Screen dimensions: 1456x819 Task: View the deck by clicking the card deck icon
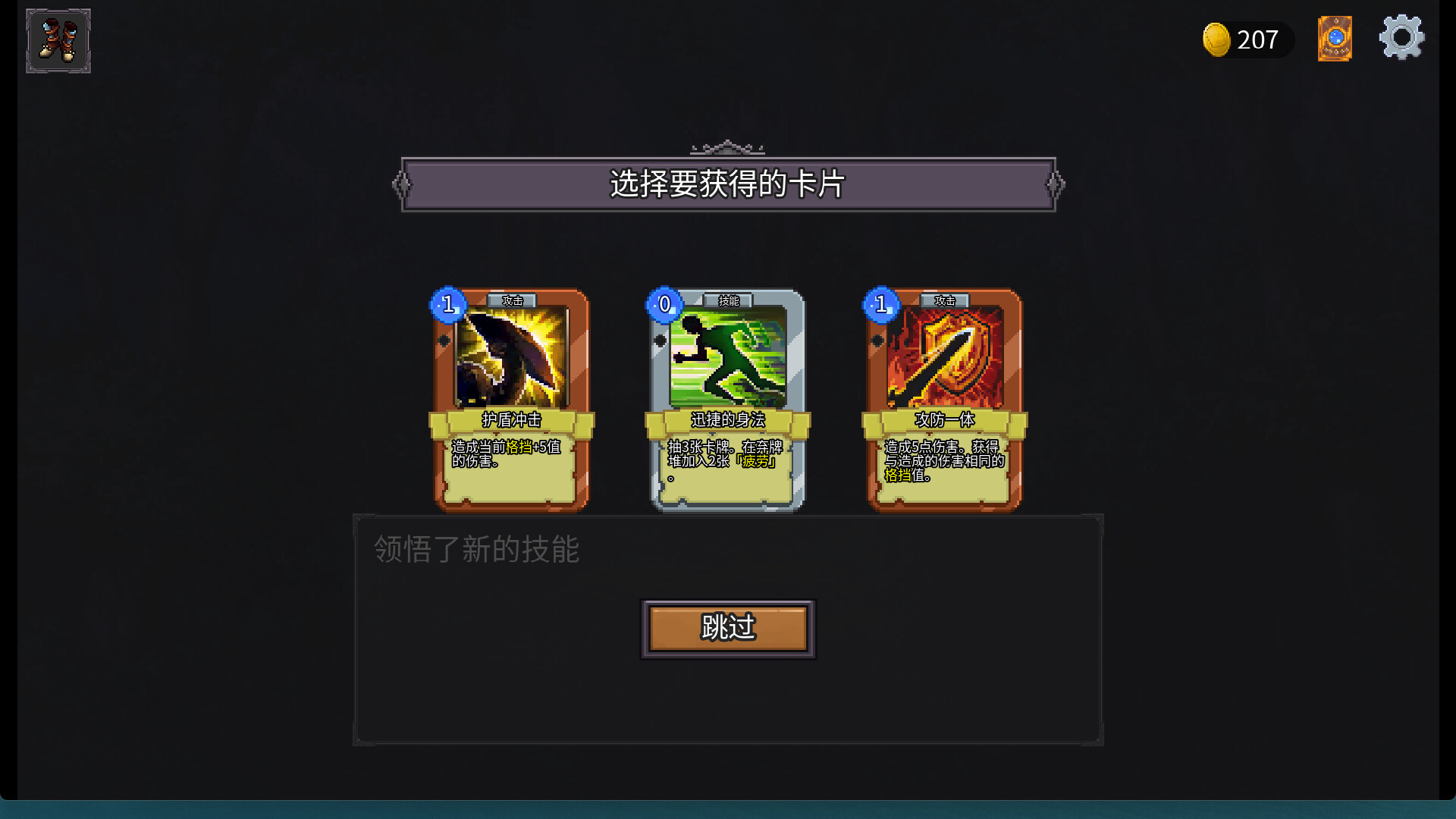point(1335,39)
